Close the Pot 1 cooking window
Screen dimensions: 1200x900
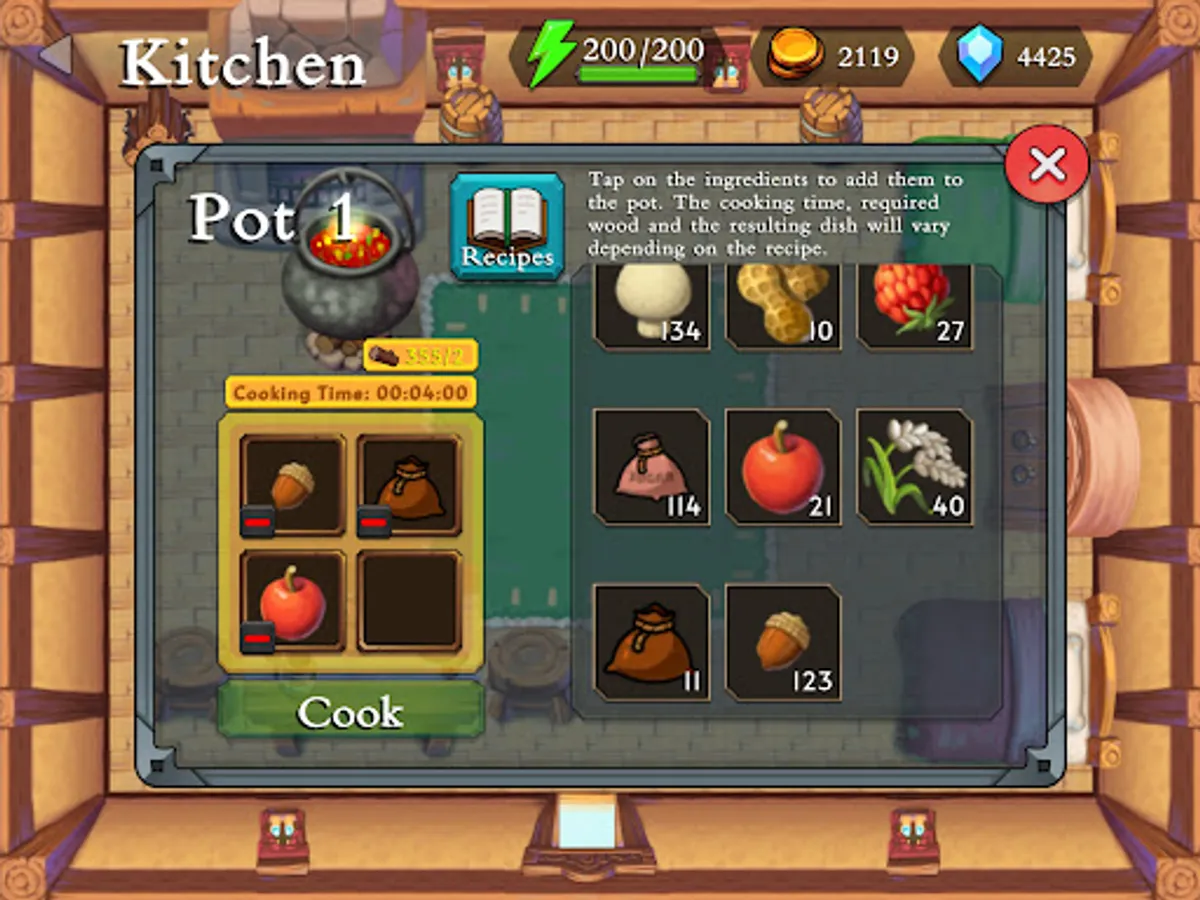1047,164
